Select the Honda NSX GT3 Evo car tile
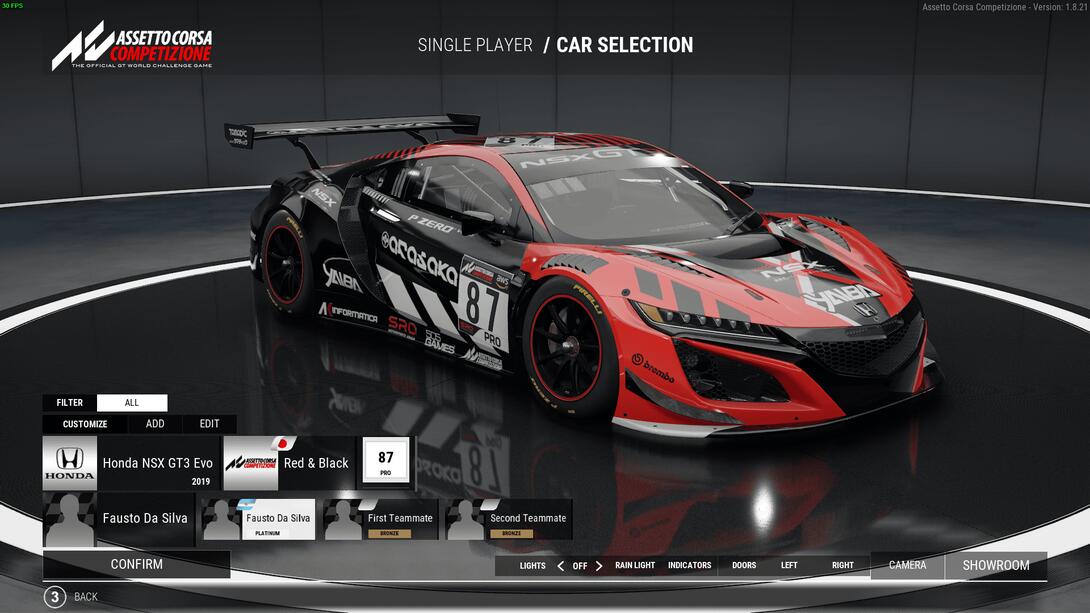 click(x=131, y=463)
